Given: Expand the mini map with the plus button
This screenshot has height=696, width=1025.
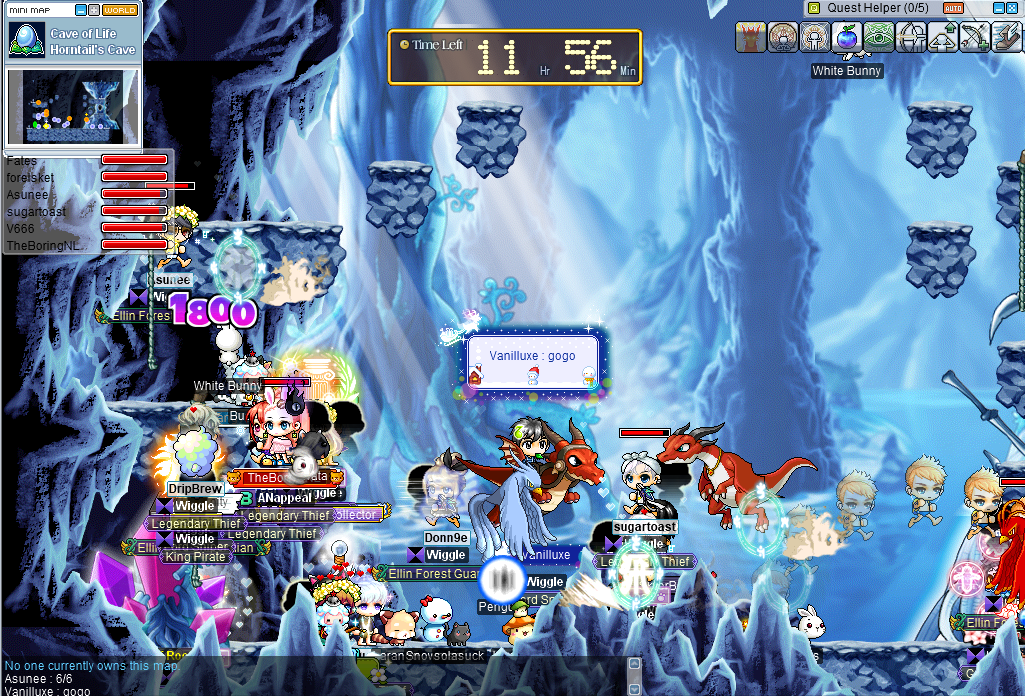Looking at the screenshot, I should click(93, 10).
